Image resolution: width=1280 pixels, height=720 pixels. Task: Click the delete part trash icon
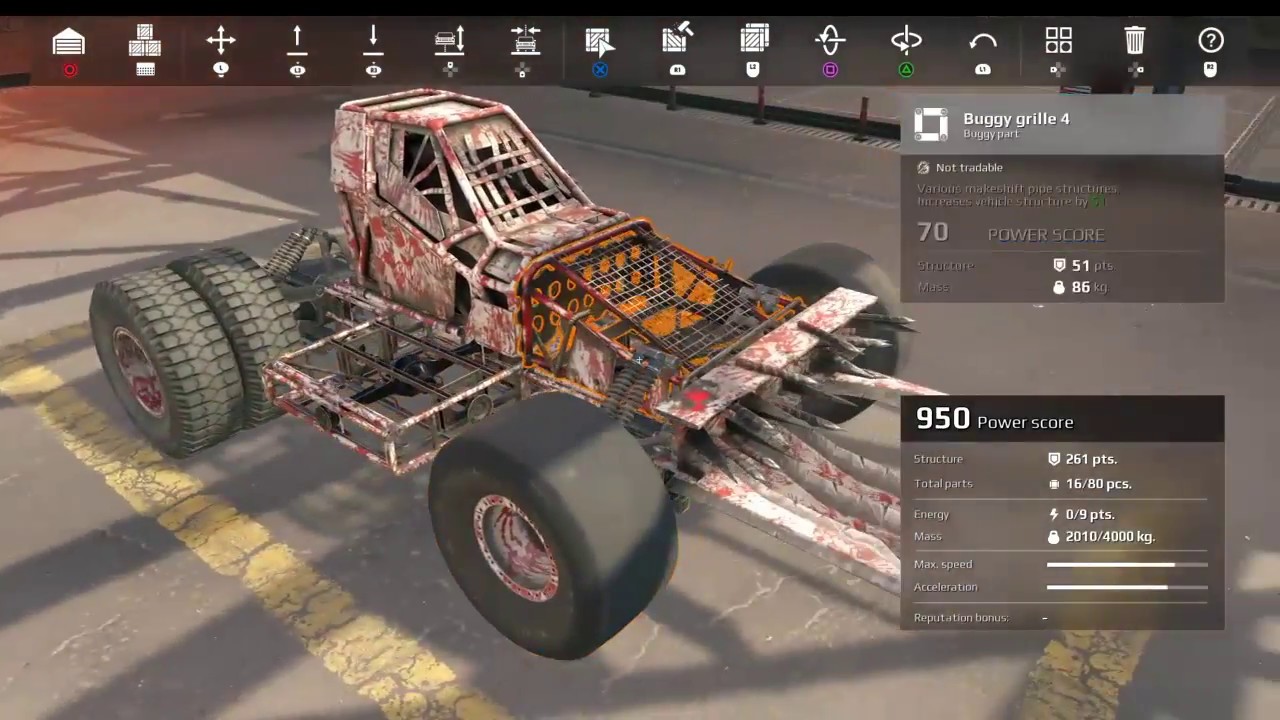1134,40
